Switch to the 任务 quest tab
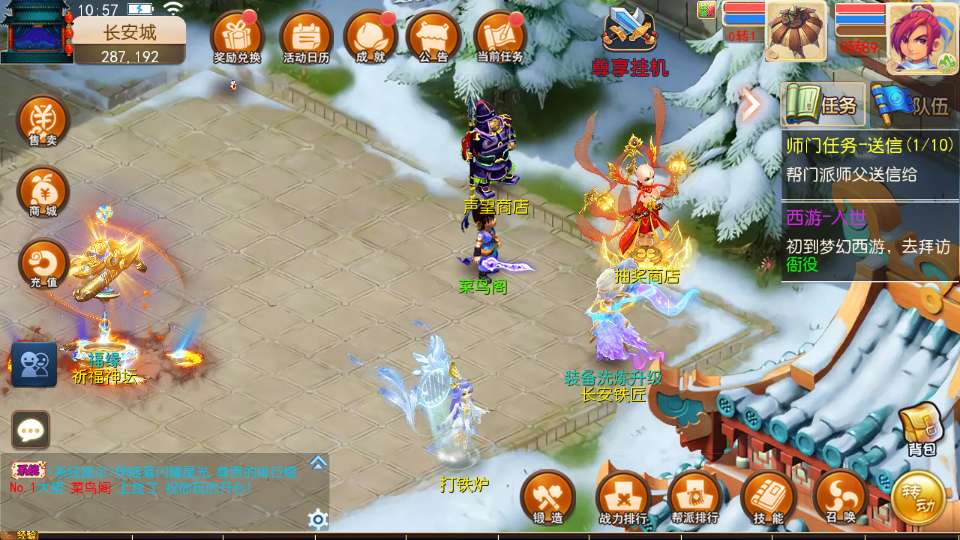The width and height of the screenshot is (960, 540). pos(823,104)
